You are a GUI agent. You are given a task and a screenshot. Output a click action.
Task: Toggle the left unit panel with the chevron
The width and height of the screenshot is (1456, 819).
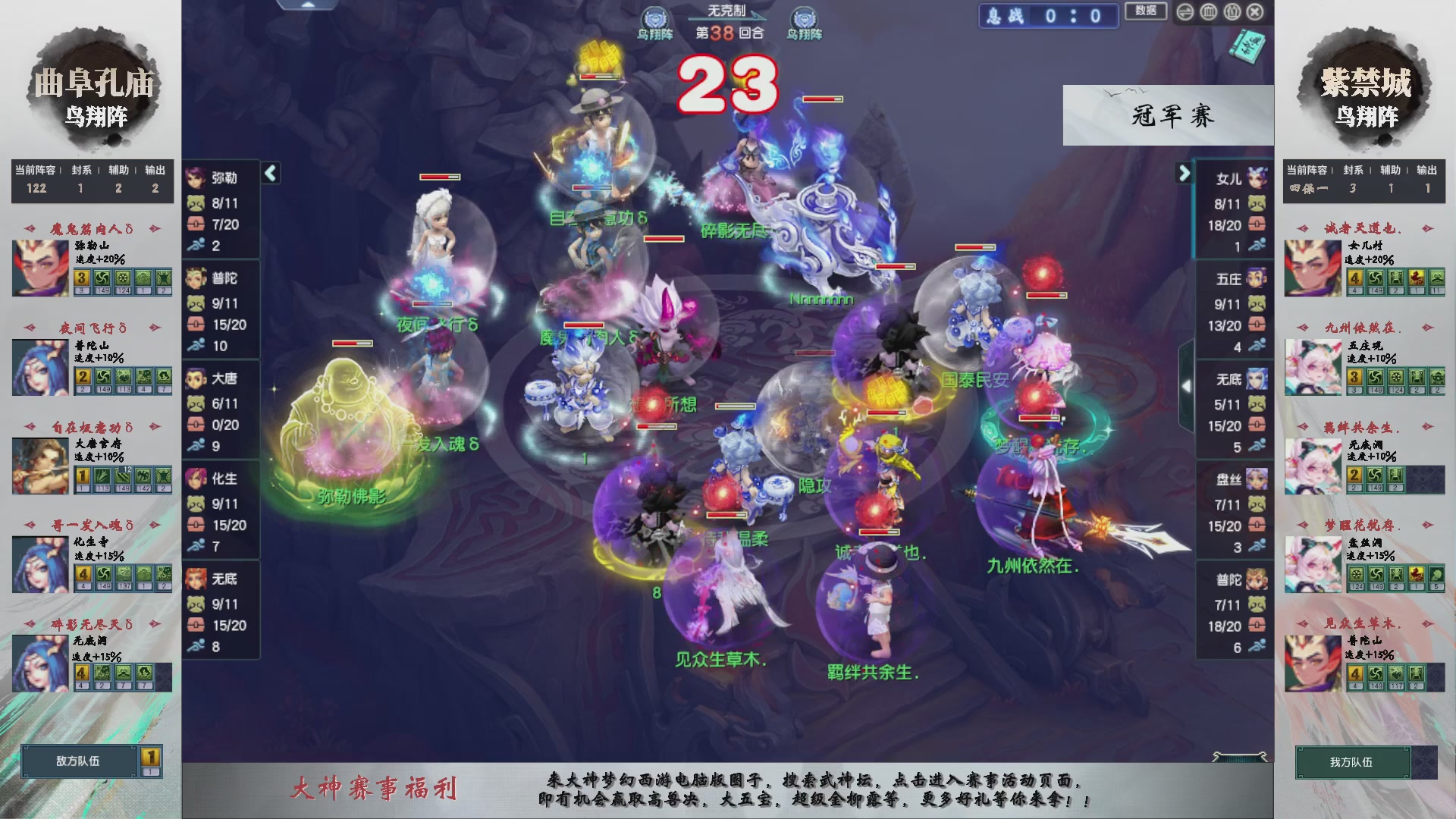coord(269,172)
